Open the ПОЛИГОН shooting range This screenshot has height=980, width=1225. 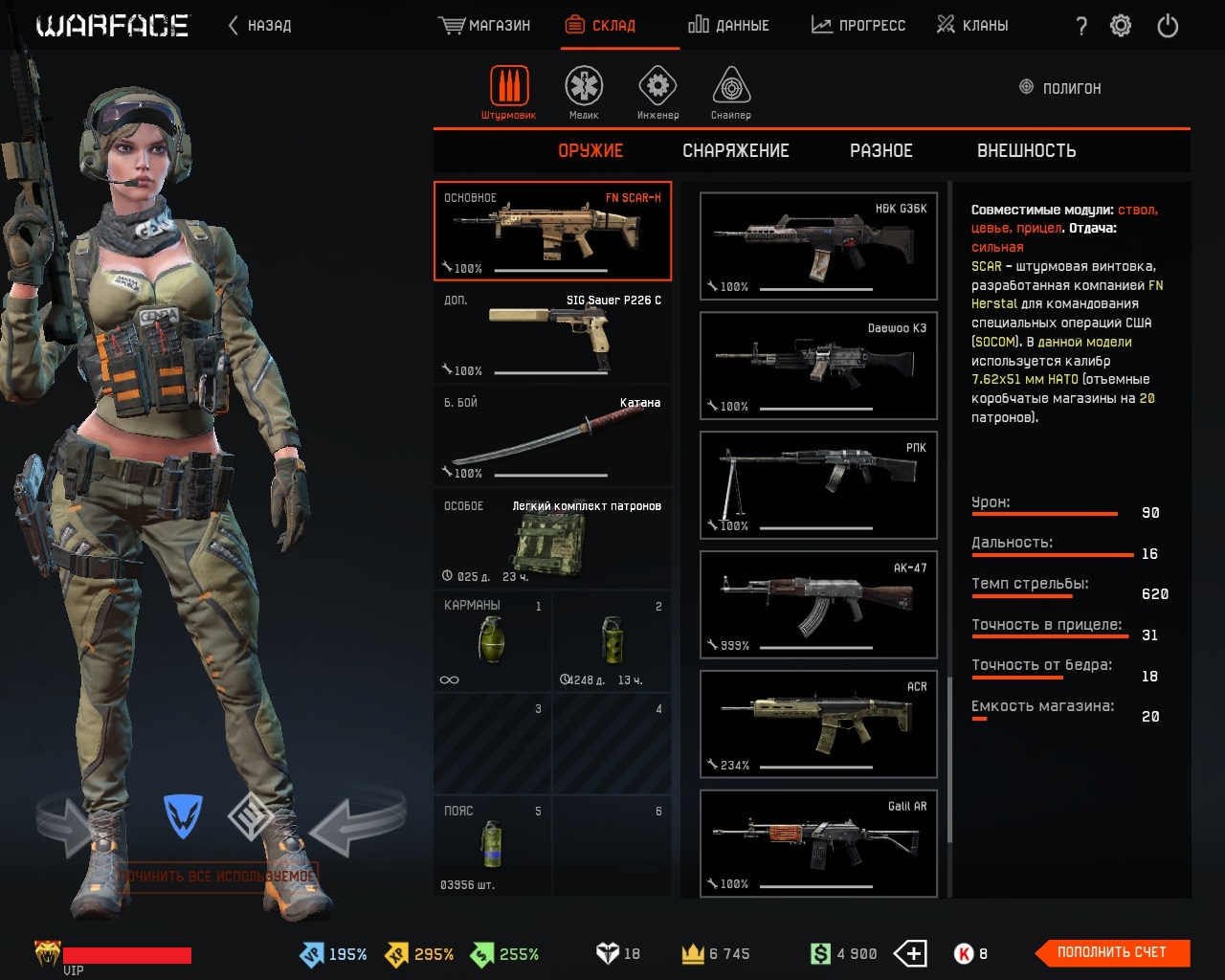coord(1060,88)
